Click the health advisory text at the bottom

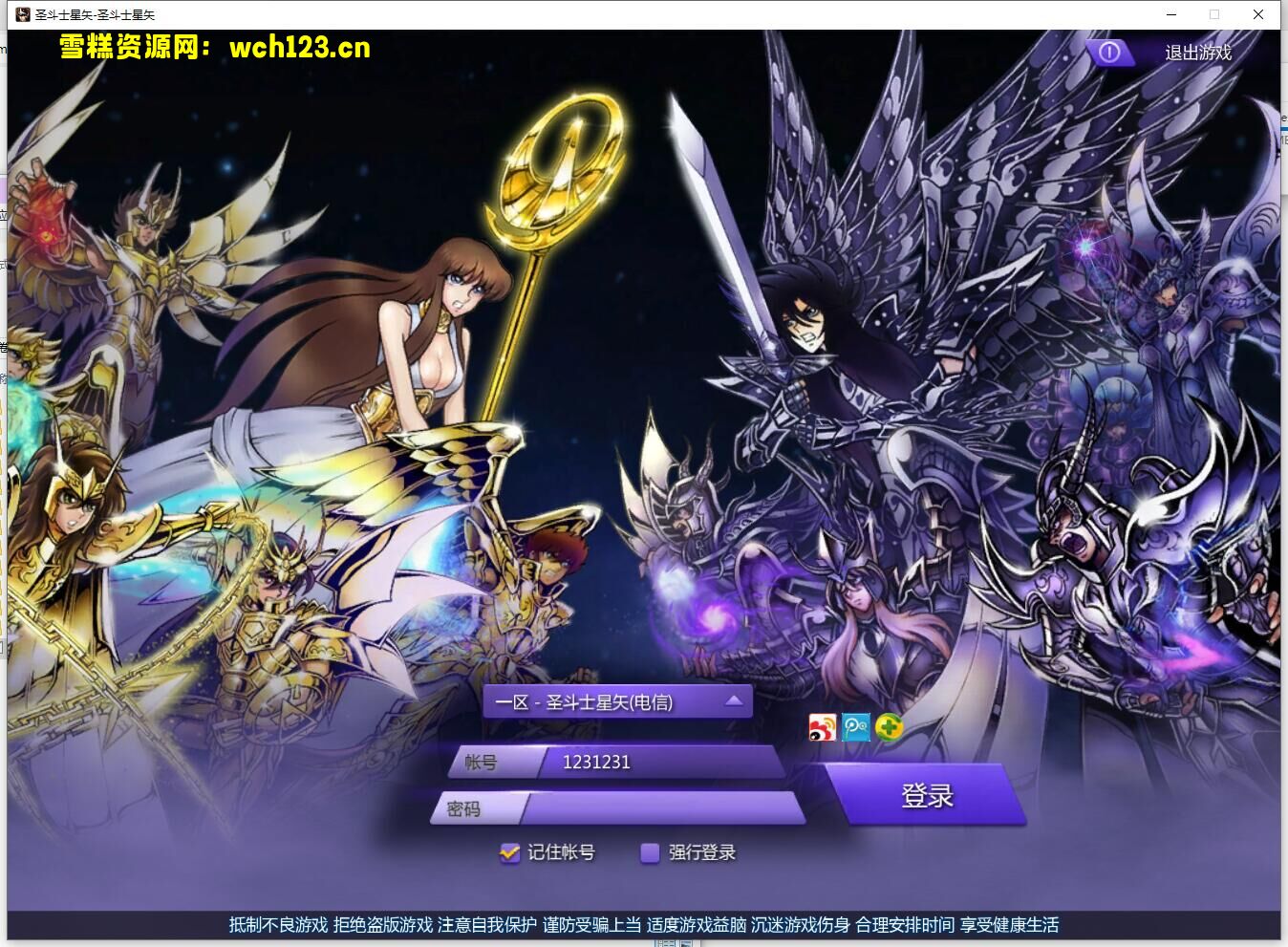point(644,925)
